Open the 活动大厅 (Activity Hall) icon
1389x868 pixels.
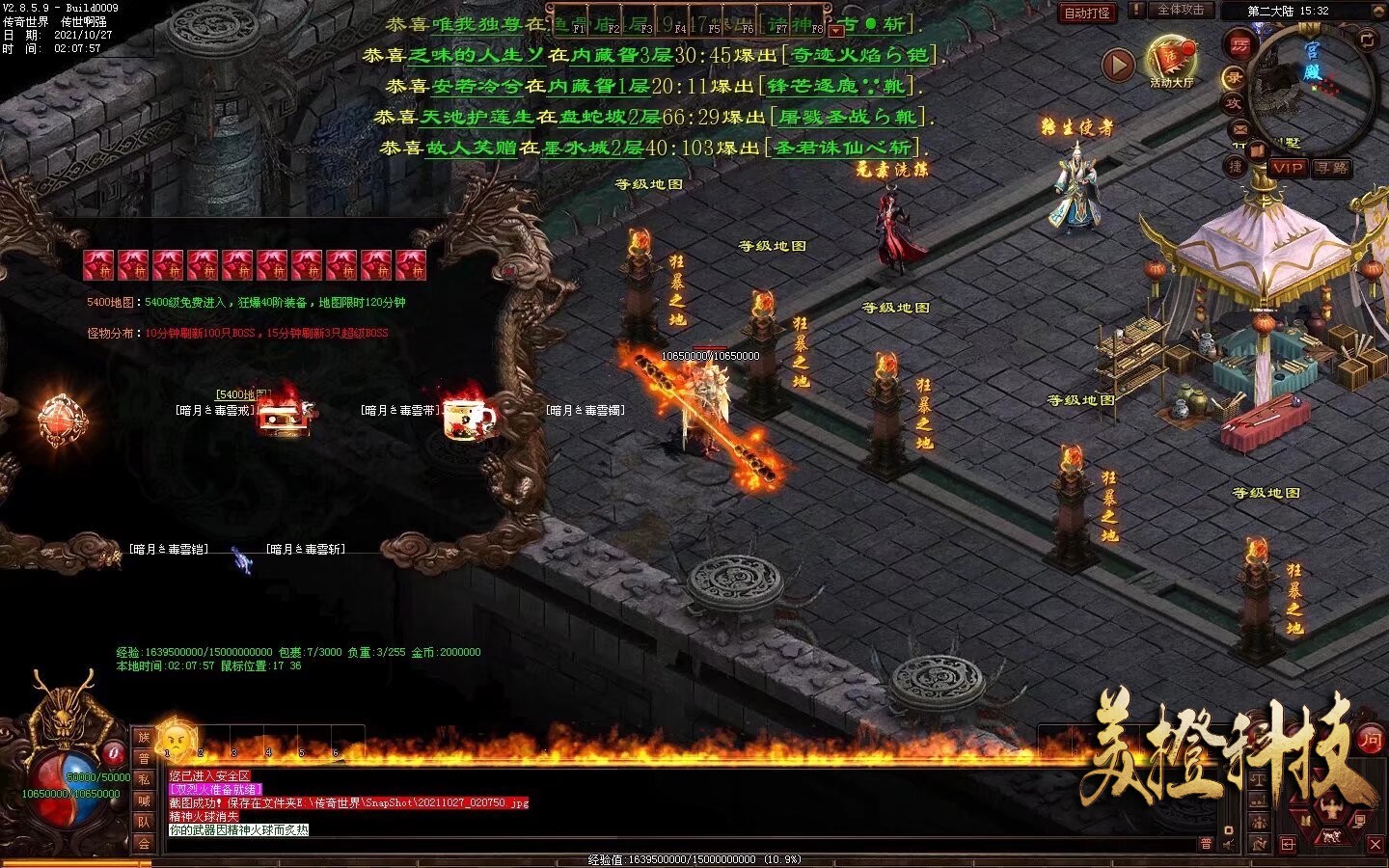pyautogui.click(x=1170, y=60)
